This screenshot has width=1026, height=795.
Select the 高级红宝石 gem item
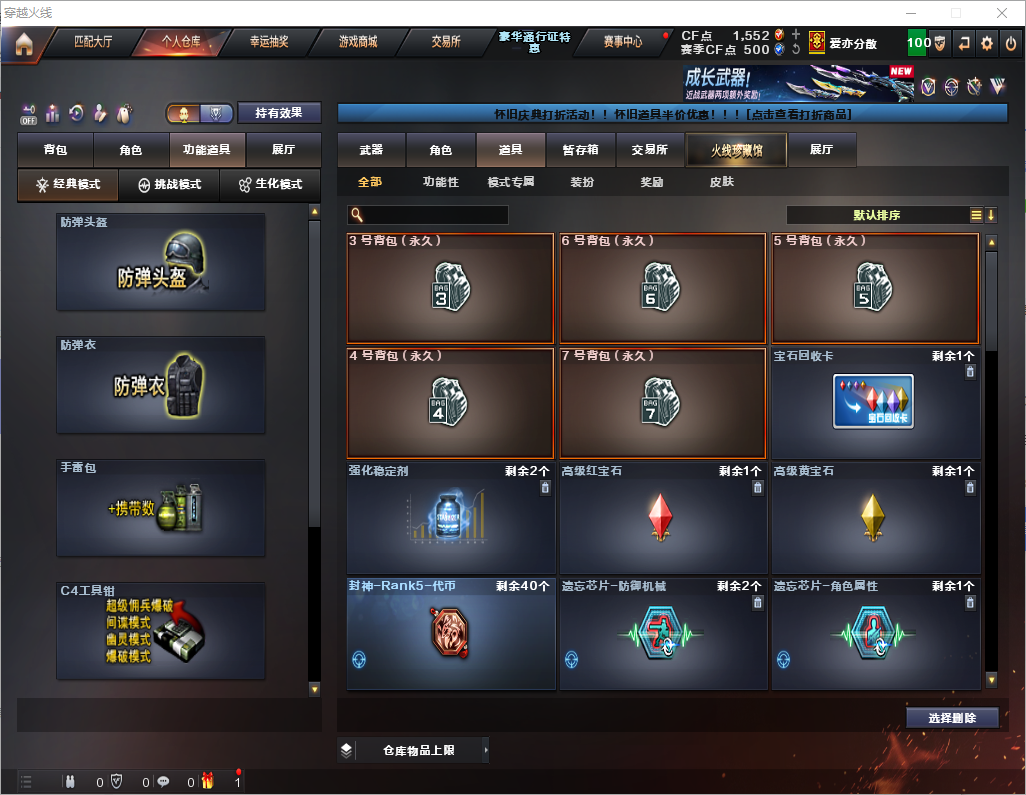661,517
